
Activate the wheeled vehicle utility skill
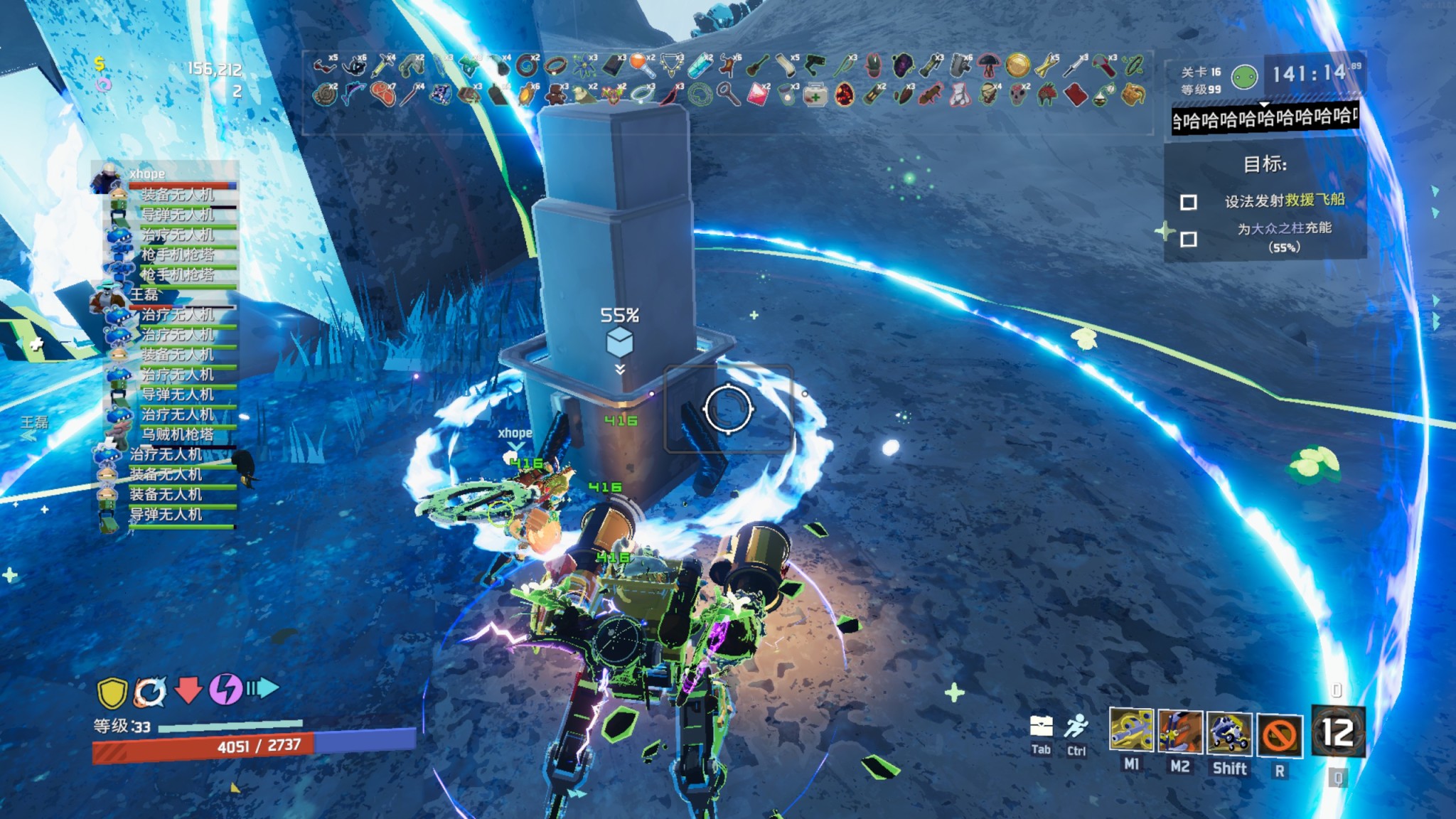(x=1229, y=734)
